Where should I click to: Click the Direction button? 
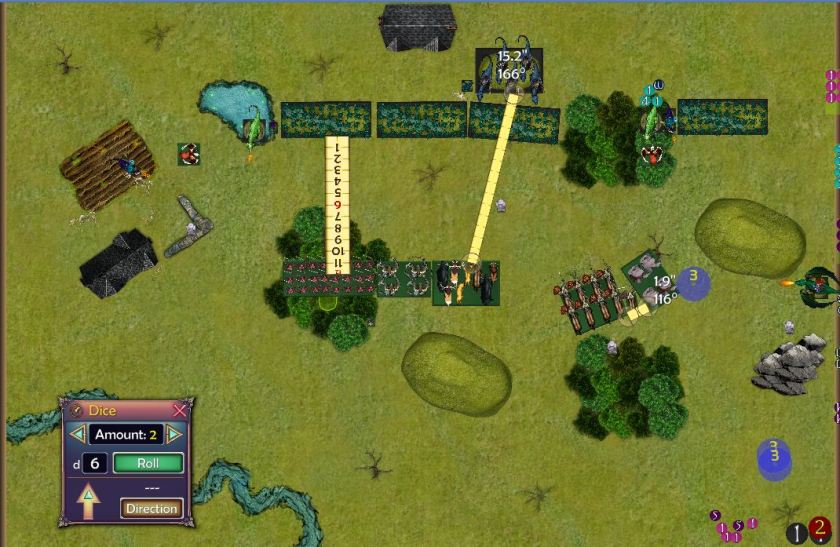152,508
